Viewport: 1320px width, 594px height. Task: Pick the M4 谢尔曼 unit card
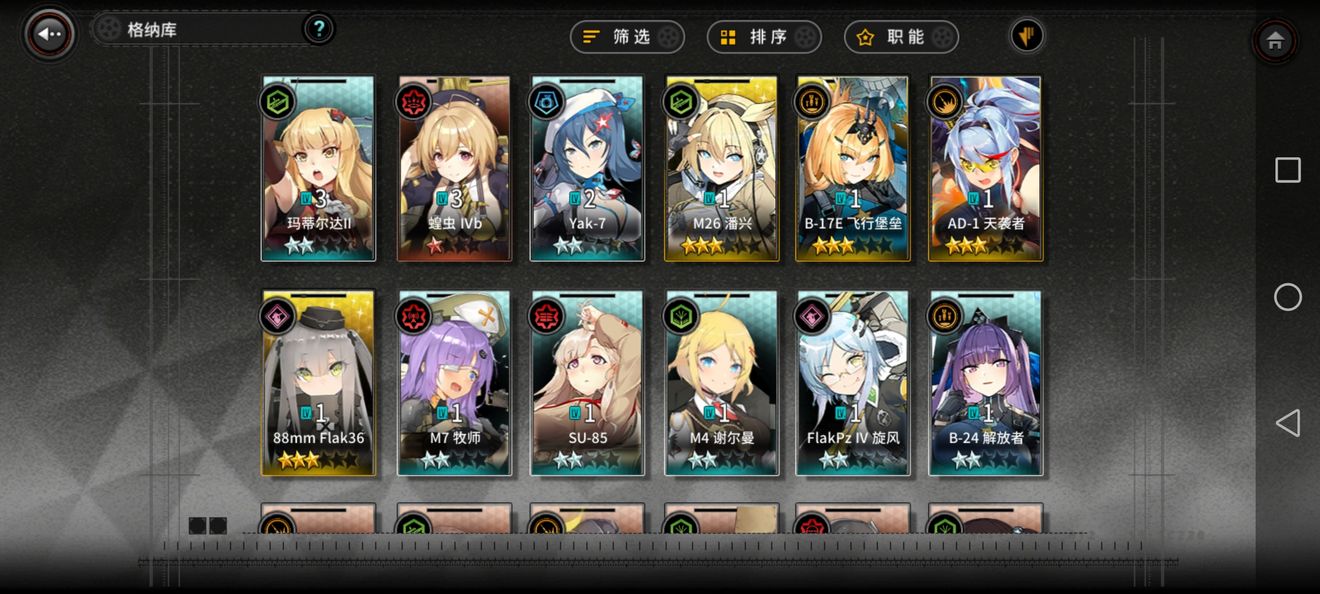pos(721,383)
